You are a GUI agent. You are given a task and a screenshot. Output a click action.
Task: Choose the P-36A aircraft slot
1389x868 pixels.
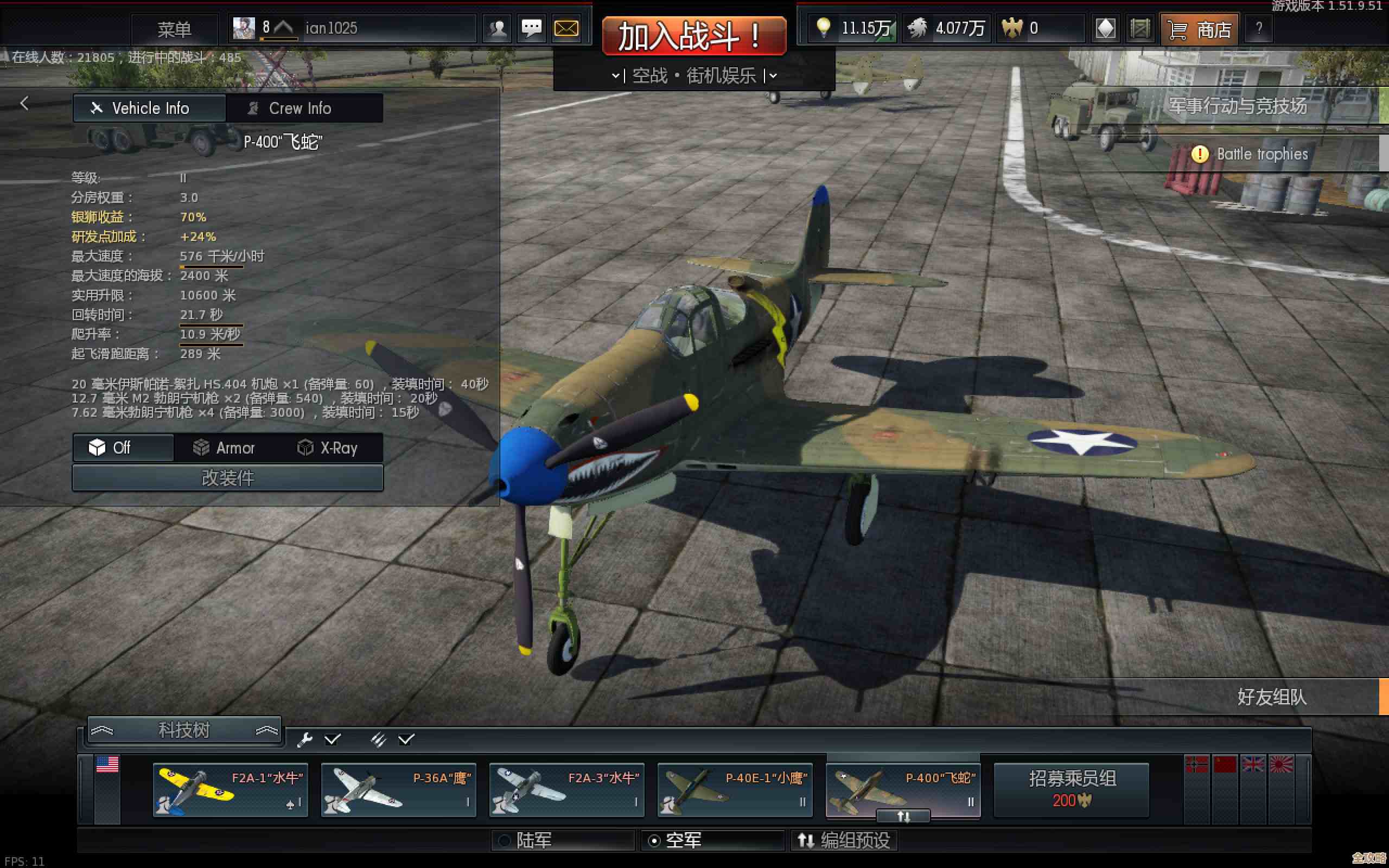pyautogui.click(x=398, y=790)
